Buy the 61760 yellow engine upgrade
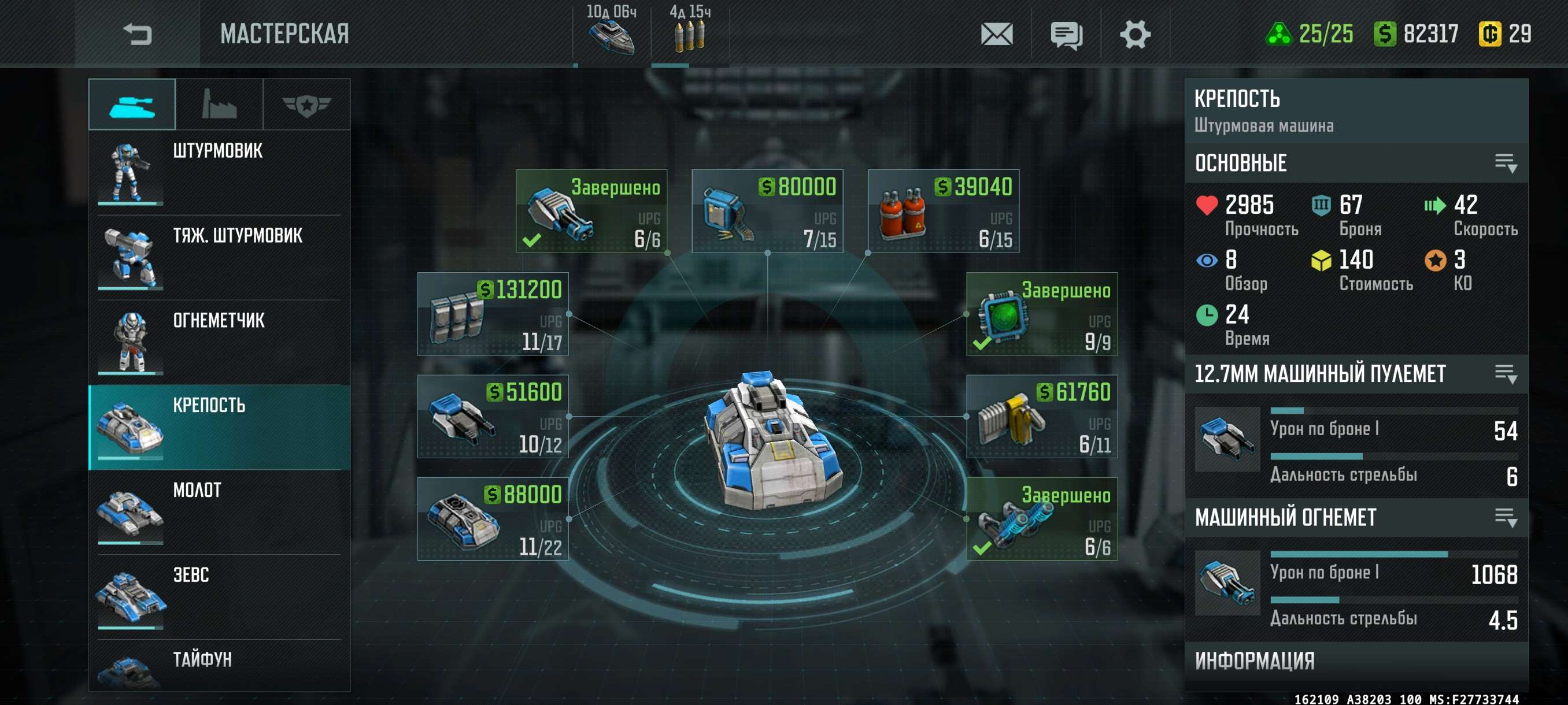 click(1041, 417)
